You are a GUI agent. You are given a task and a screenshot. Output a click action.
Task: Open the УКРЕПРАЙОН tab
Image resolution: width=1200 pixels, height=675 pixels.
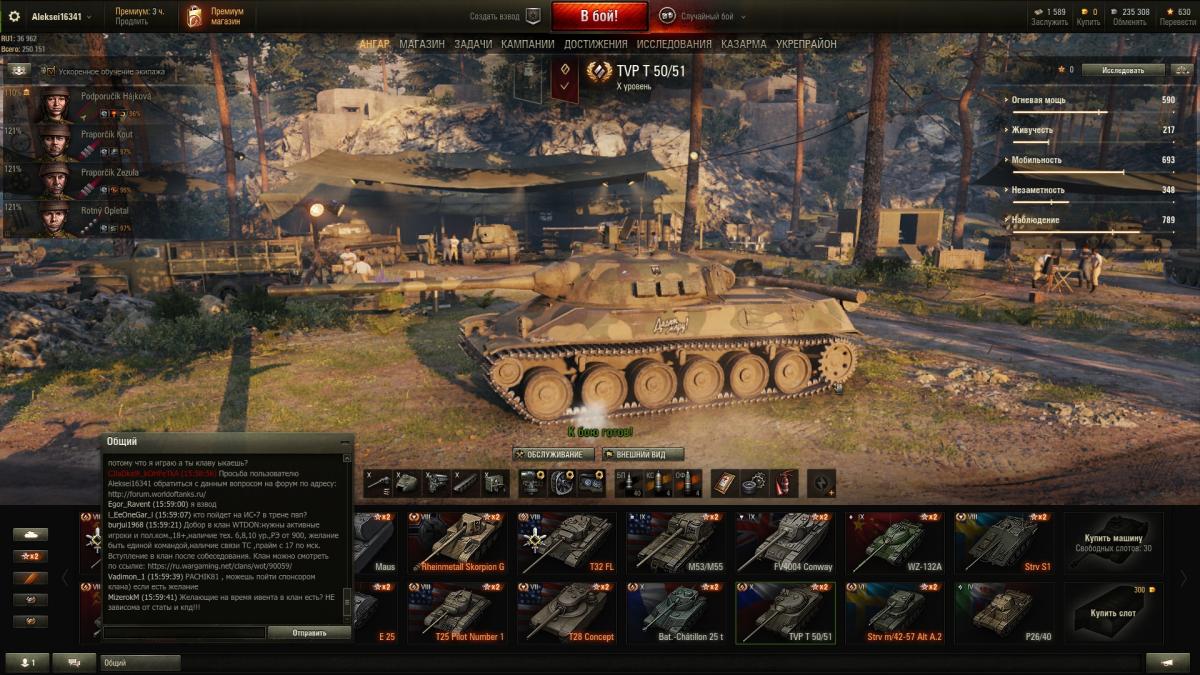(806, 44)
